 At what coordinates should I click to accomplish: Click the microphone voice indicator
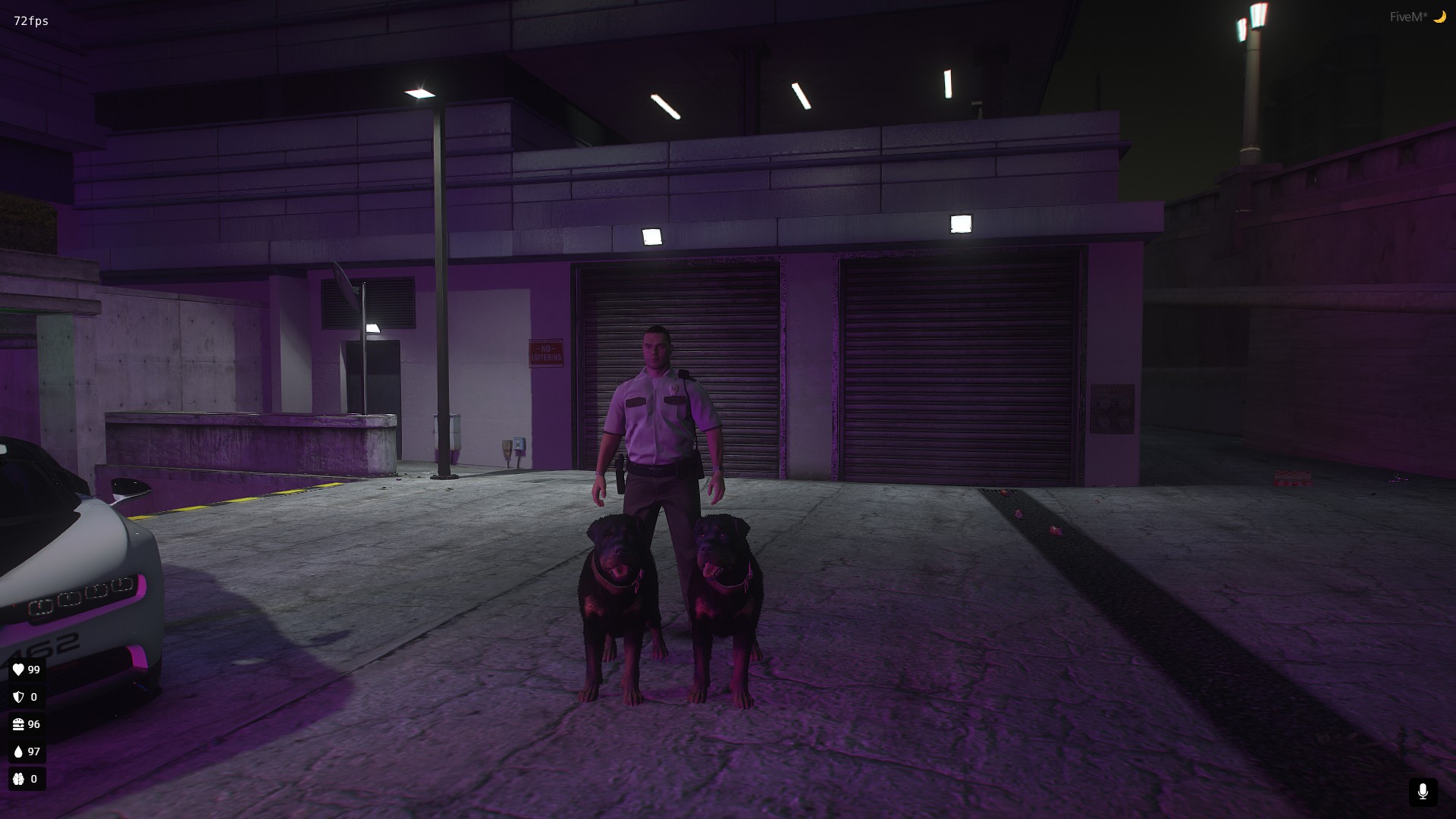(1424, 790)
